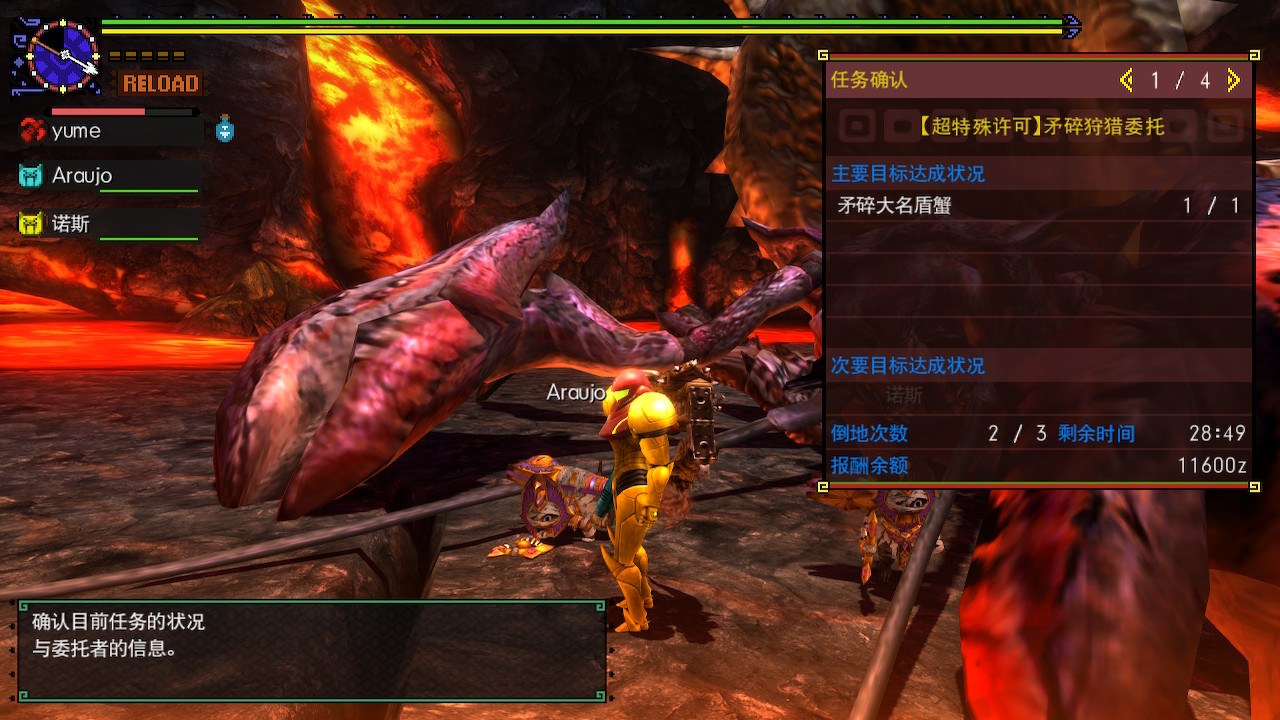Click the blue potion status icon

[x=225, y=129]
